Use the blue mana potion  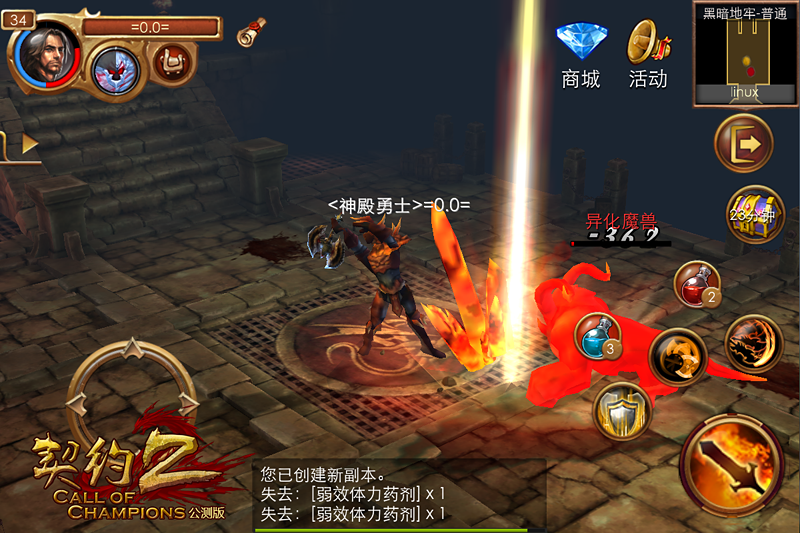point(599,338)
